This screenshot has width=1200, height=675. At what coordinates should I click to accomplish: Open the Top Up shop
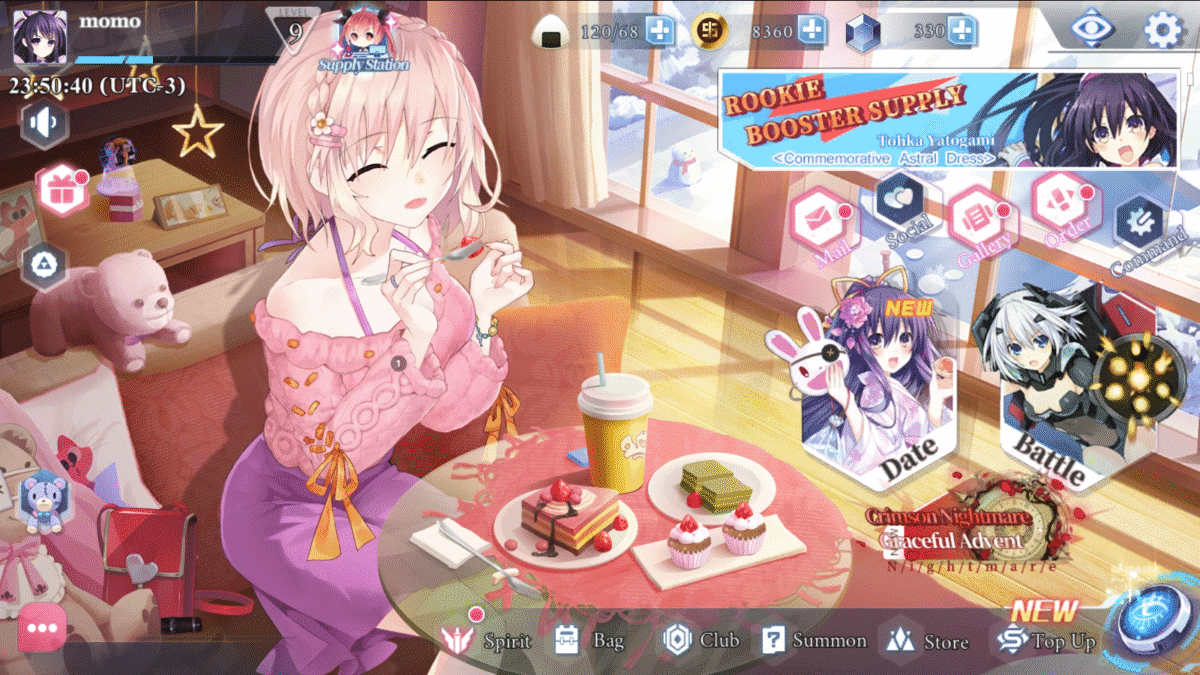pyautogui.click(x=1046, y=640)
